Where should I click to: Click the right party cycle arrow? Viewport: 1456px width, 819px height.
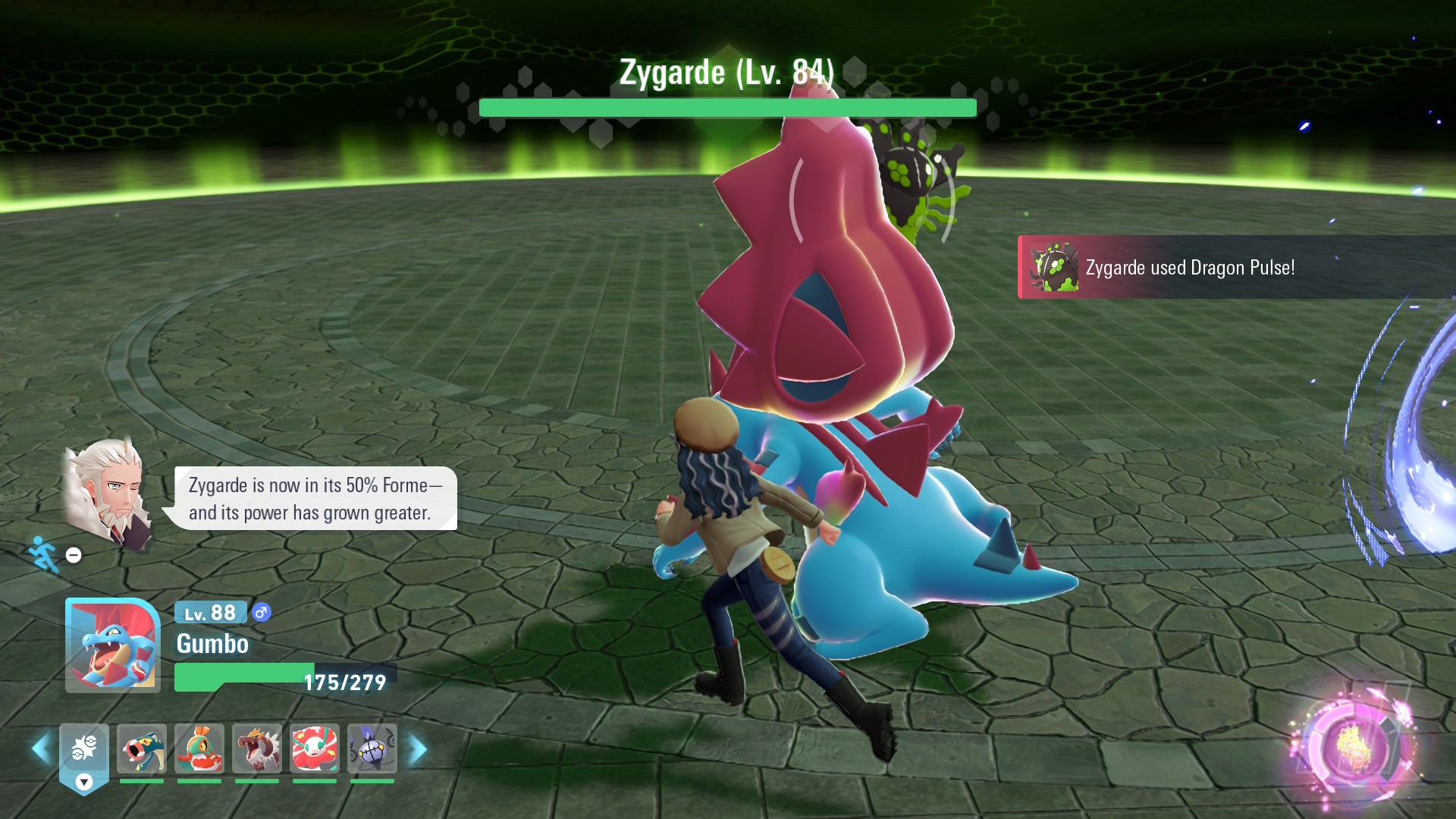click(418, 749)
